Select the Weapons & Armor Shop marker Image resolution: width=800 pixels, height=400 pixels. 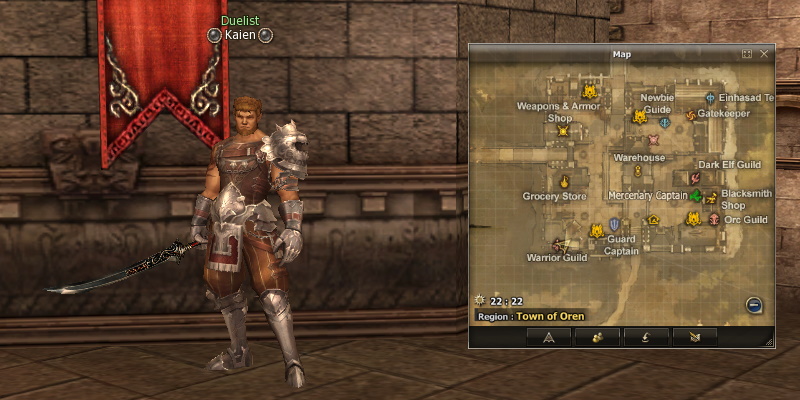(563, 131)
